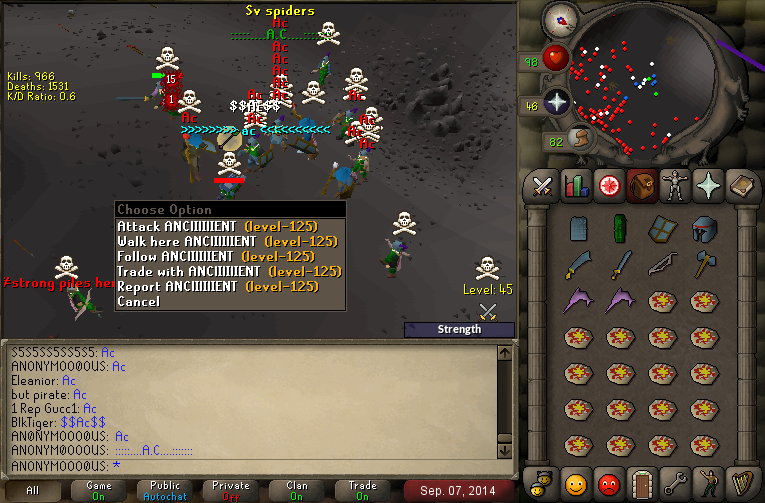
Task: Open the Combat Options tab
Action: point(543,185)
